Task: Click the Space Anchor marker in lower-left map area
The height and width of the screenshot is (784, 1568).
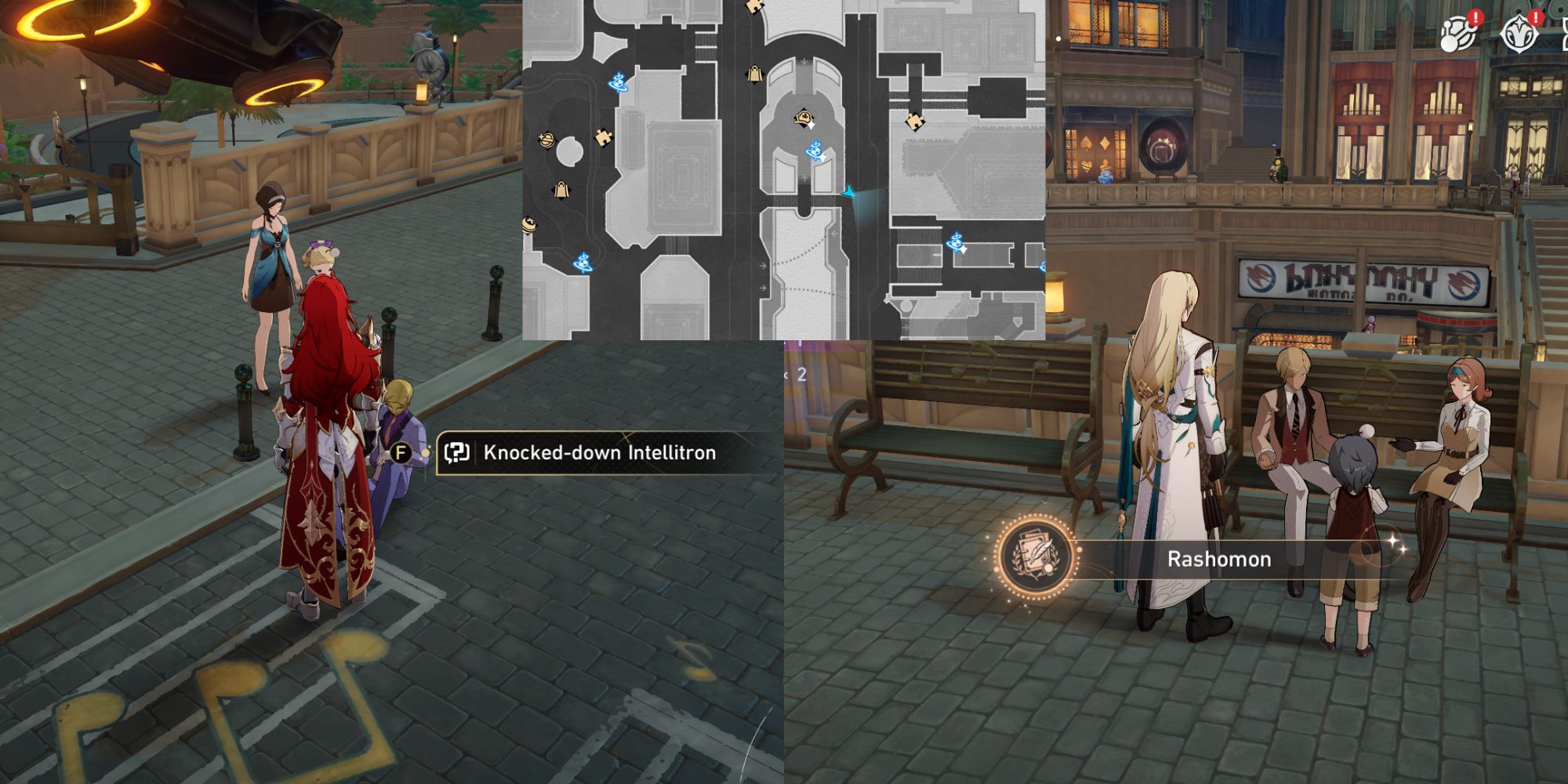Action: (x=583, y=262)
